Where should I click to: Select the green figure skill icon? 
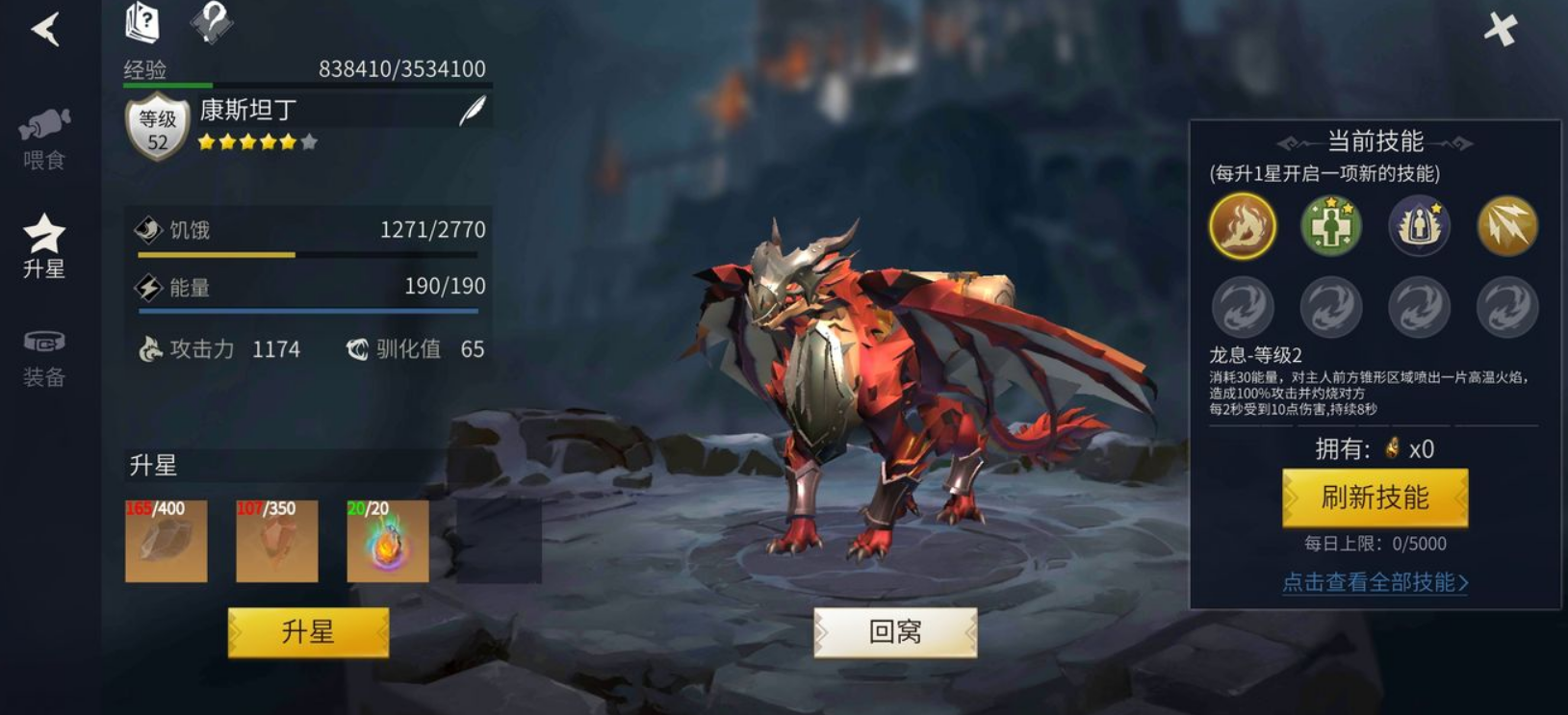click(x=1331, y=226)
